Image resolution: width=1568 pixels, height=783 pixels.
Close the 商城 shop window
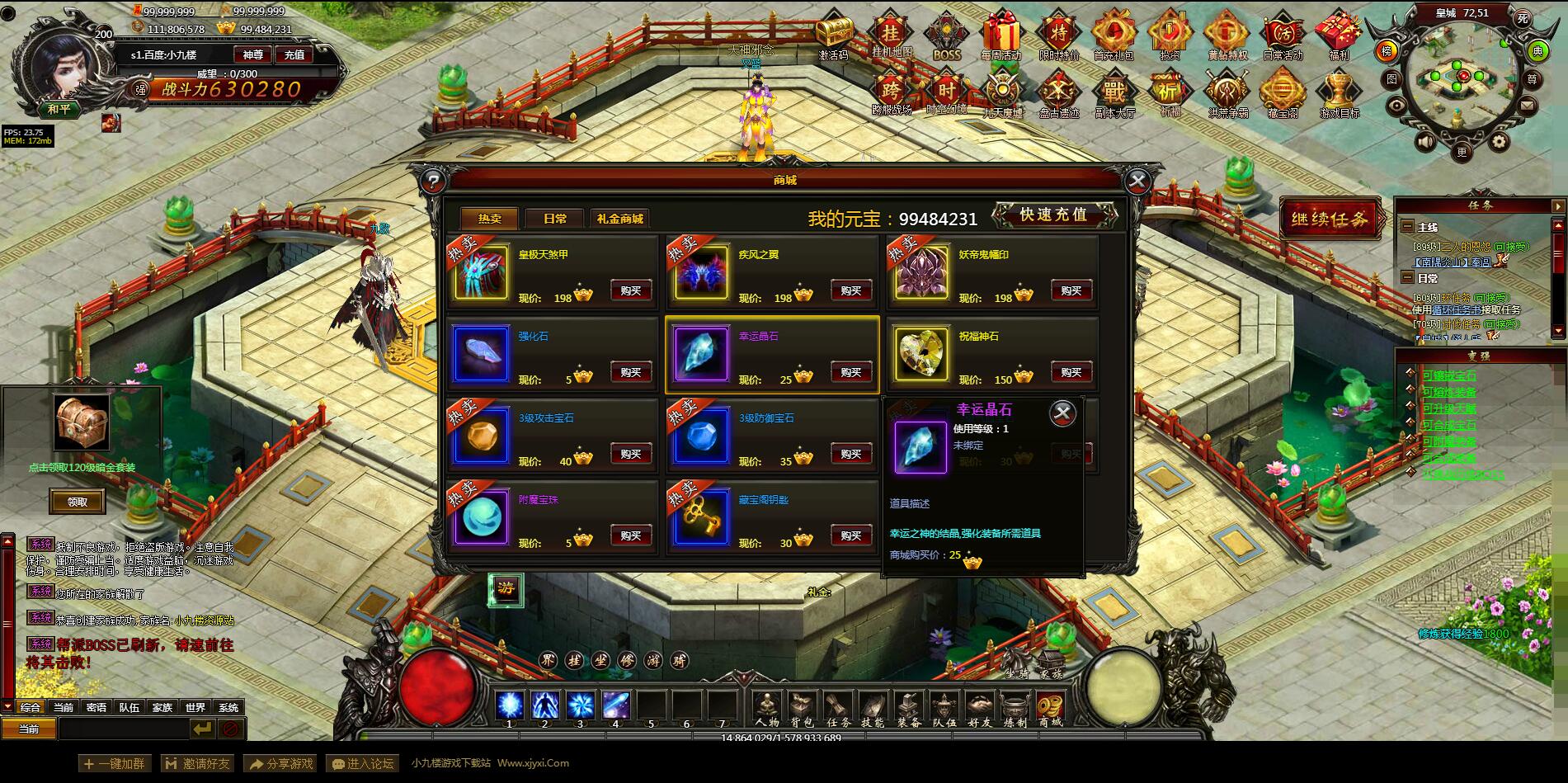[1137, 181]
